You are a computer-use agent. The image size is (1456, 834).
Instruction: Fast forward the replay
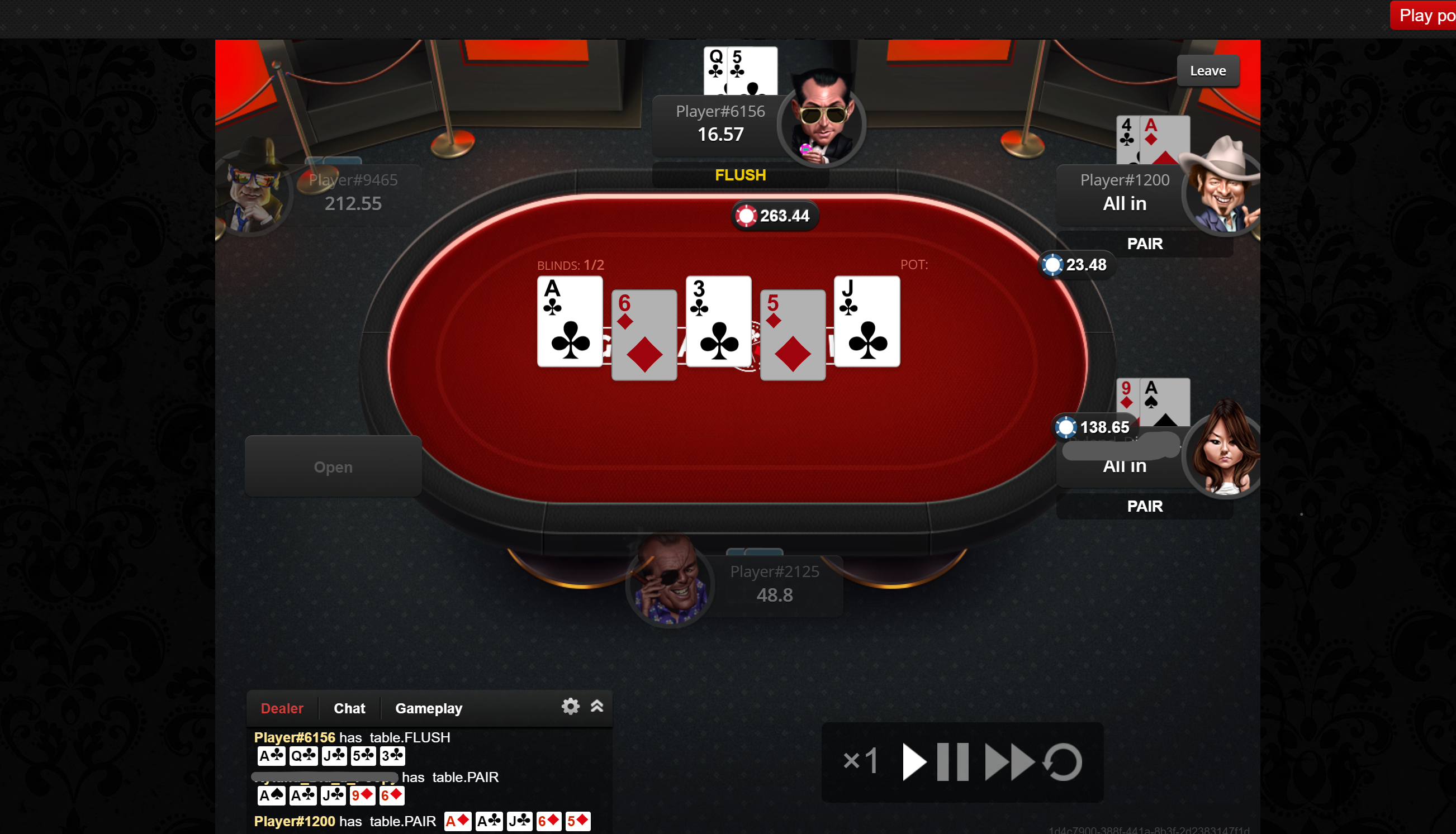[1008, 762]
